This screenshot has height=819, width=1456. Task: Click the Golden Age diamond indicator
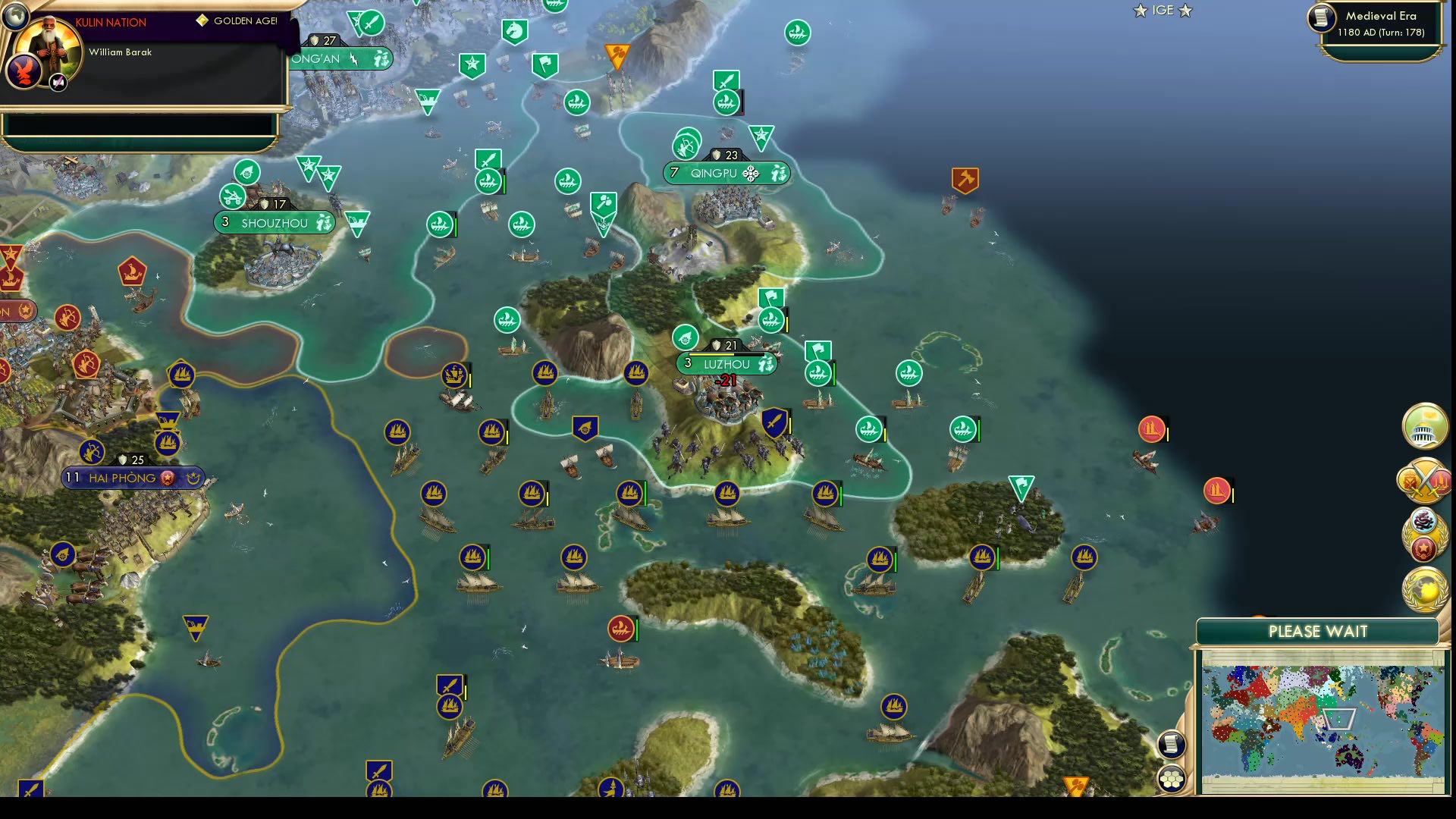tap(201, 22)
